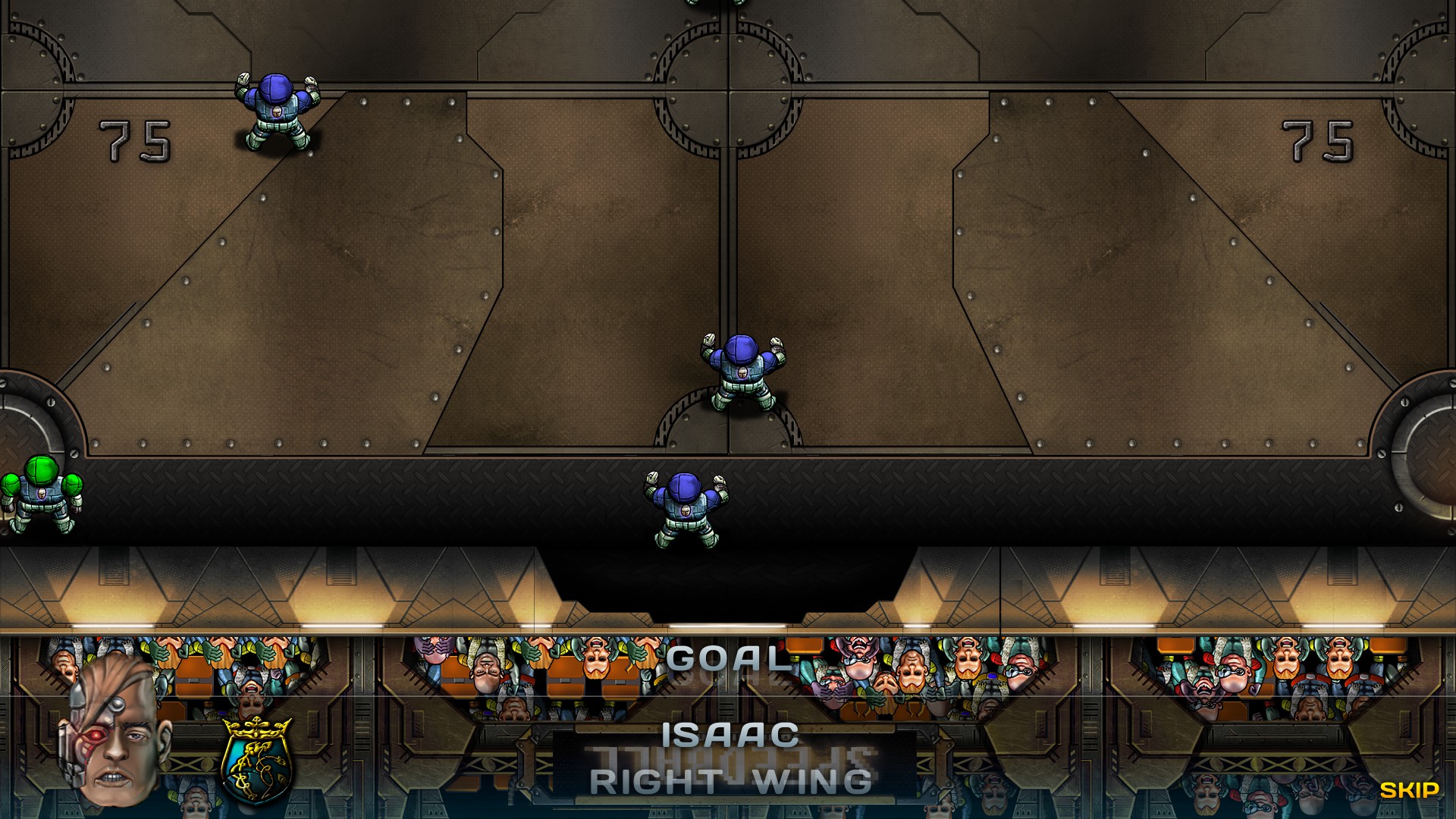
Task: Skip the goal replay
Action: coord(1408,790)
